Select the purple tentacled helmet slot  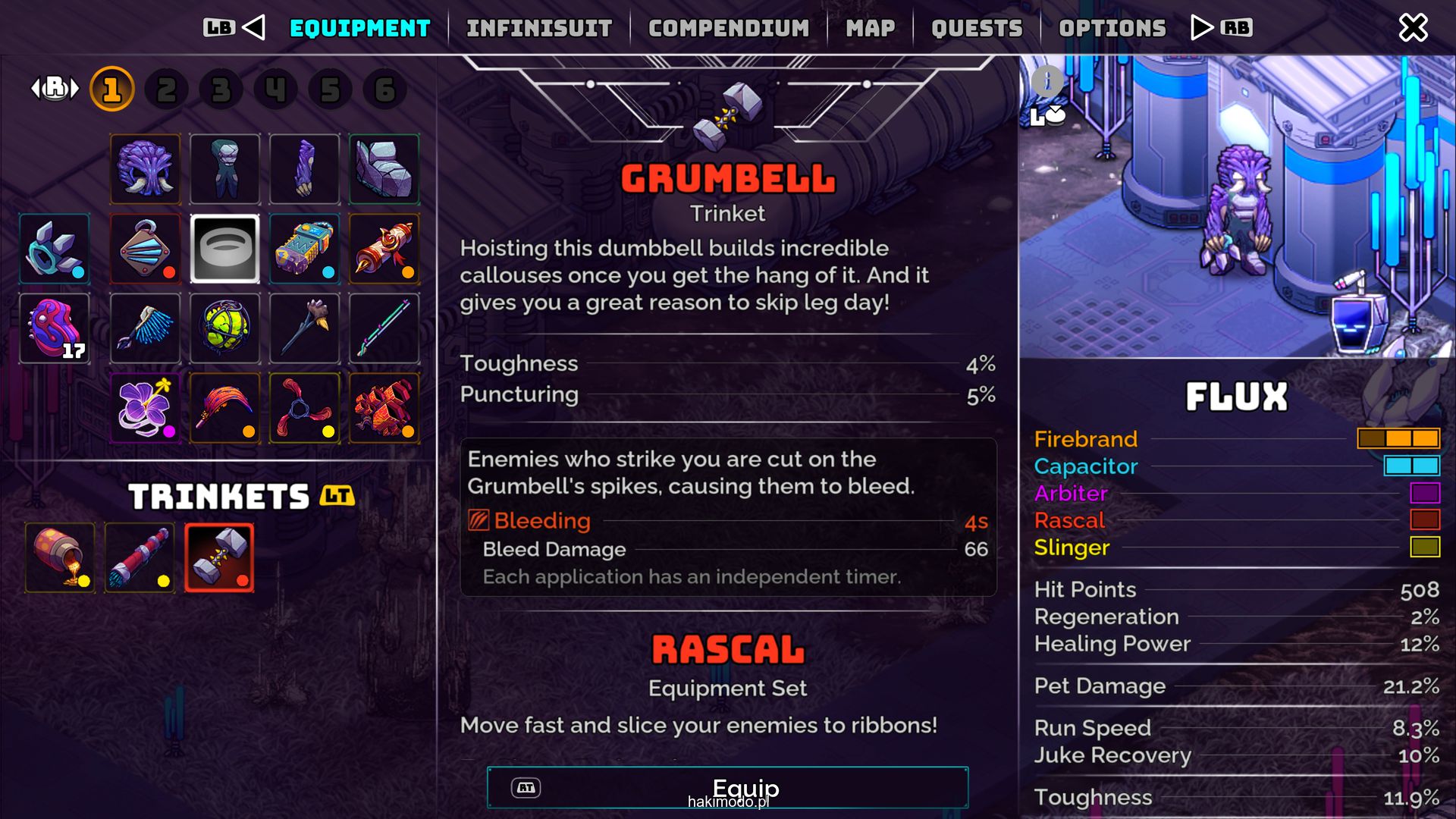pyautogui.click(x=146, y=169)
